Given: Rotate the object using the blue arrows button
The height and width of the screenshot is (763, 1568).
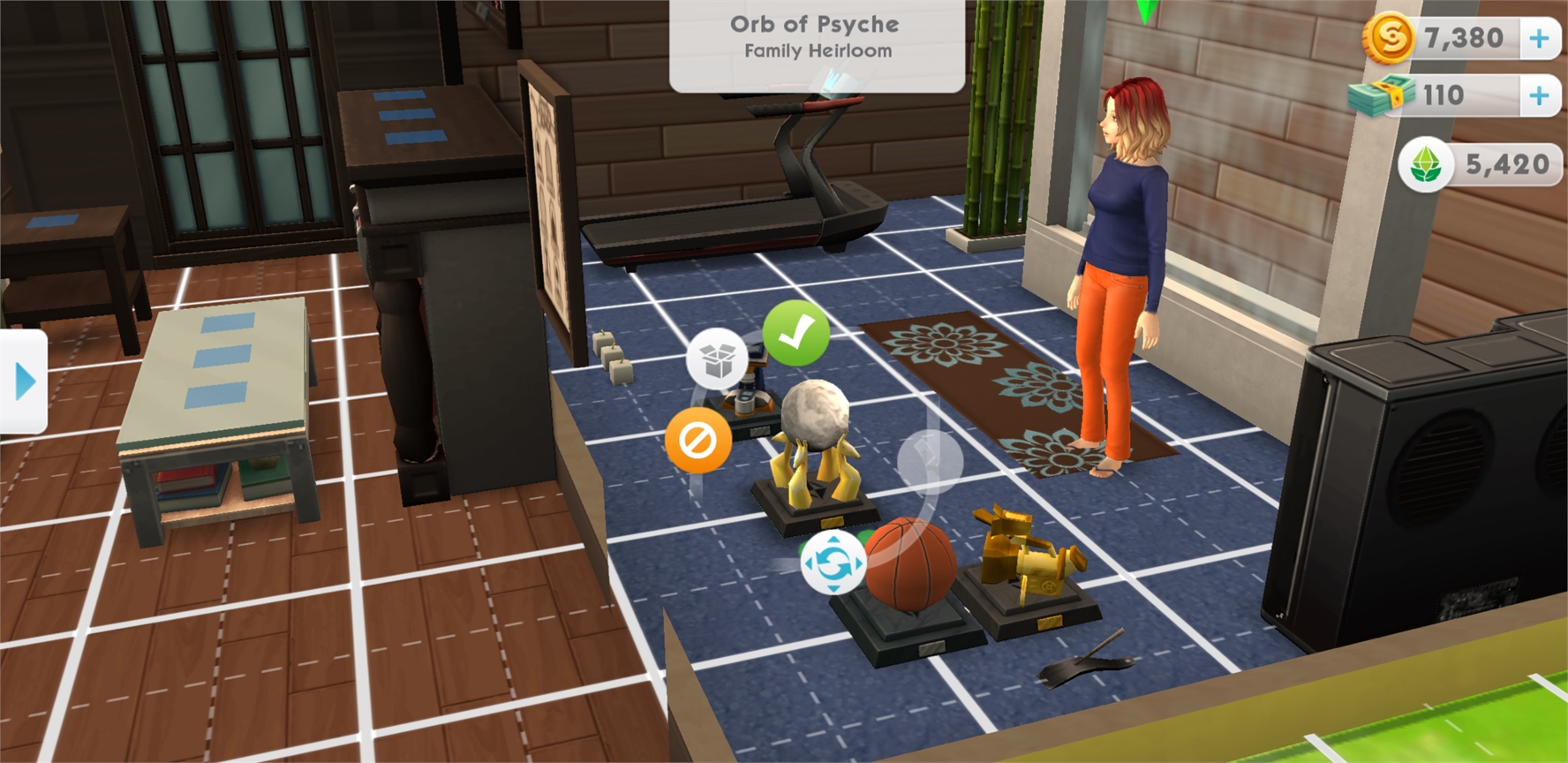Looking at the screenshot, I should (833, 563).
